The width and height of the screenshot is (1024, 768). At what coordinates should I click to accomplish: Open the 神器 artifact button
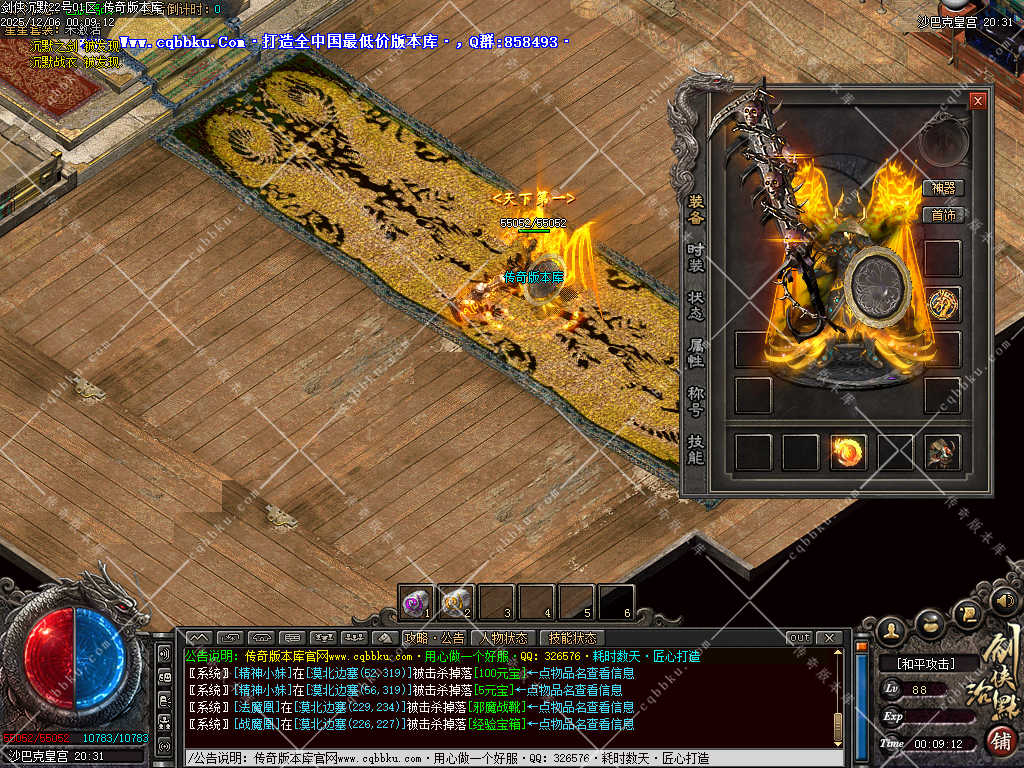[x=943, y=188]
